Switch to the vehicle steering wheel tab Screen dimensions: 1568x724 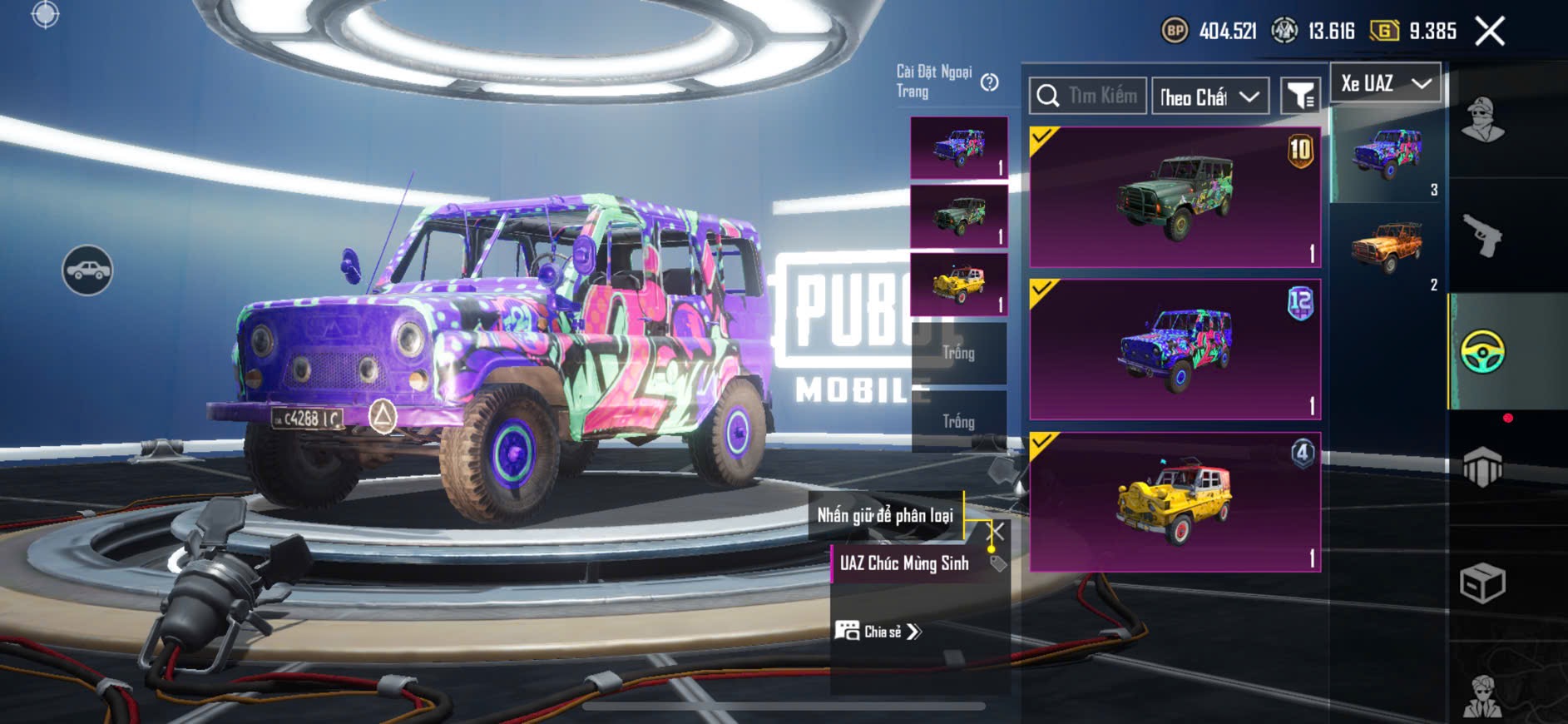tap(1482, 351)
